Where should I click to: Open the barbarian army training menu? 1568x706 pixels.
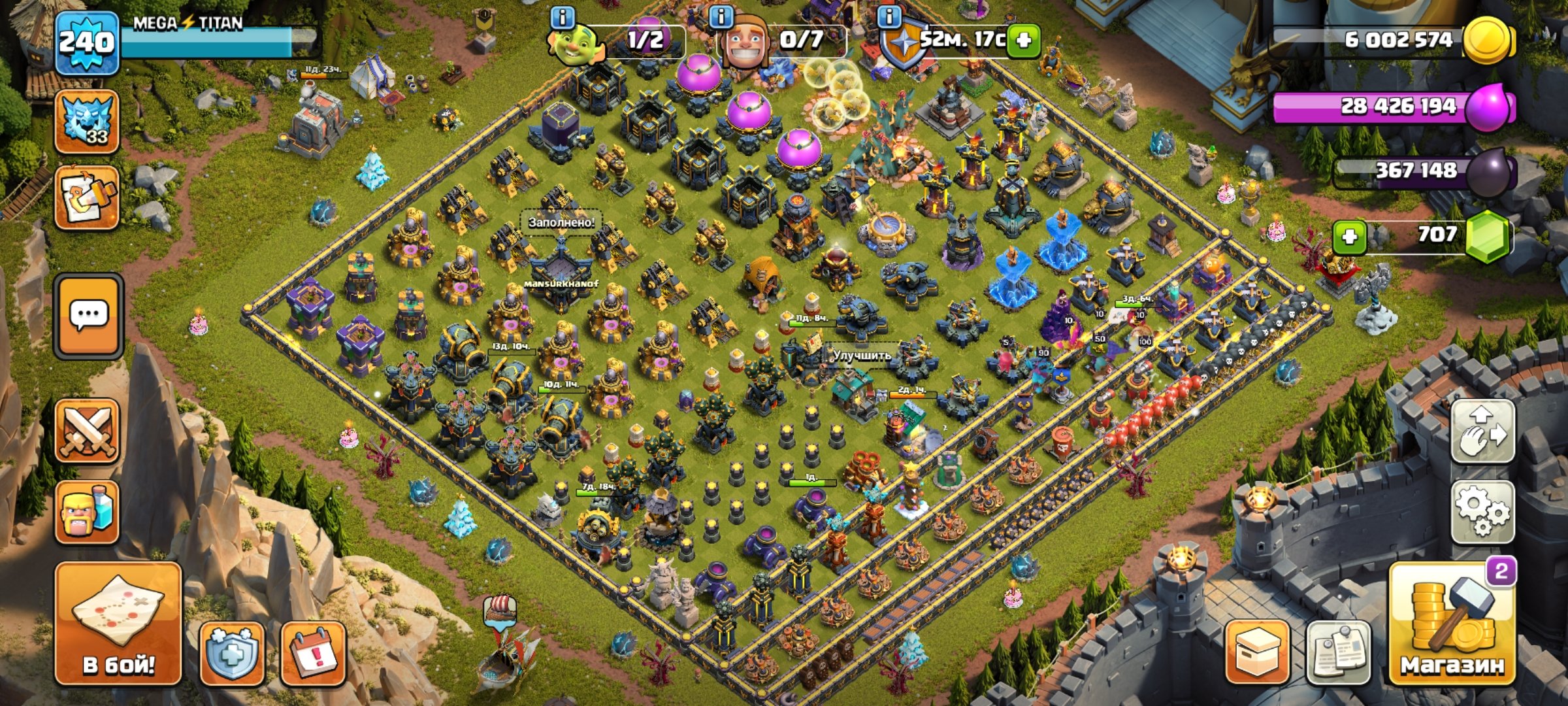87,513
